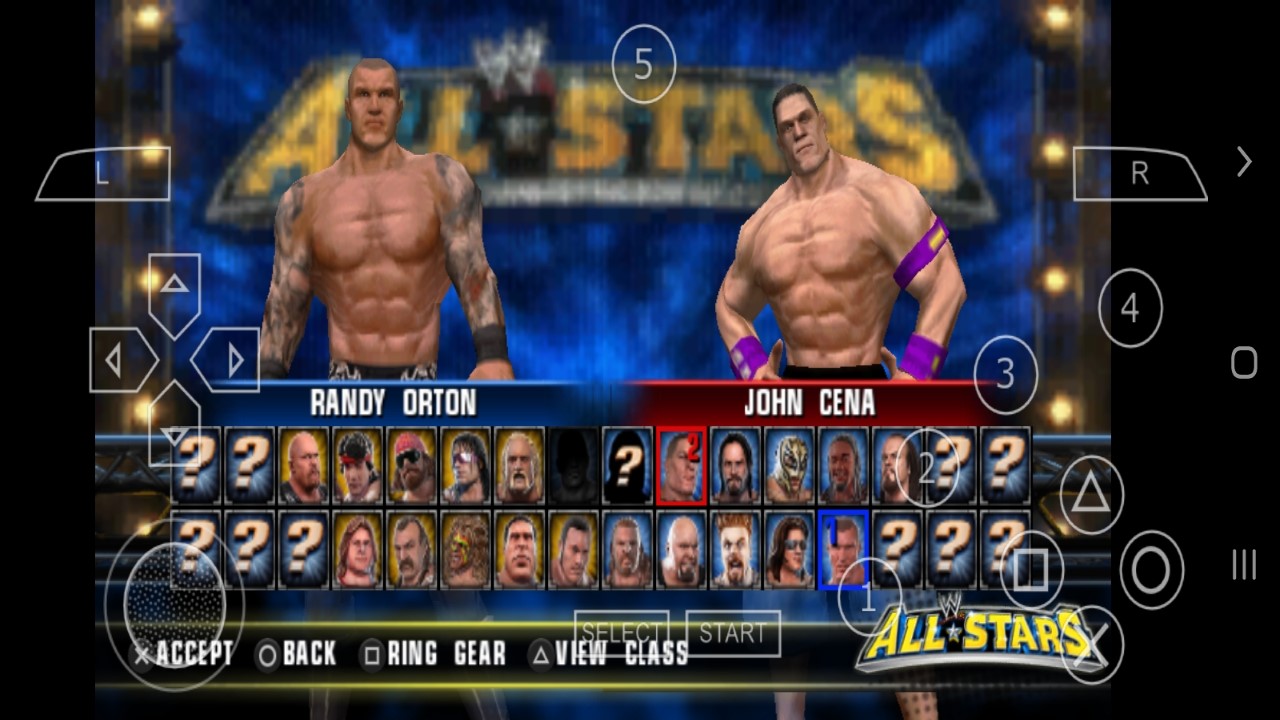Screen dimensions: 1280x720
Task: Choose John Morrison wearing sunglasses
Action: point(789,549)
